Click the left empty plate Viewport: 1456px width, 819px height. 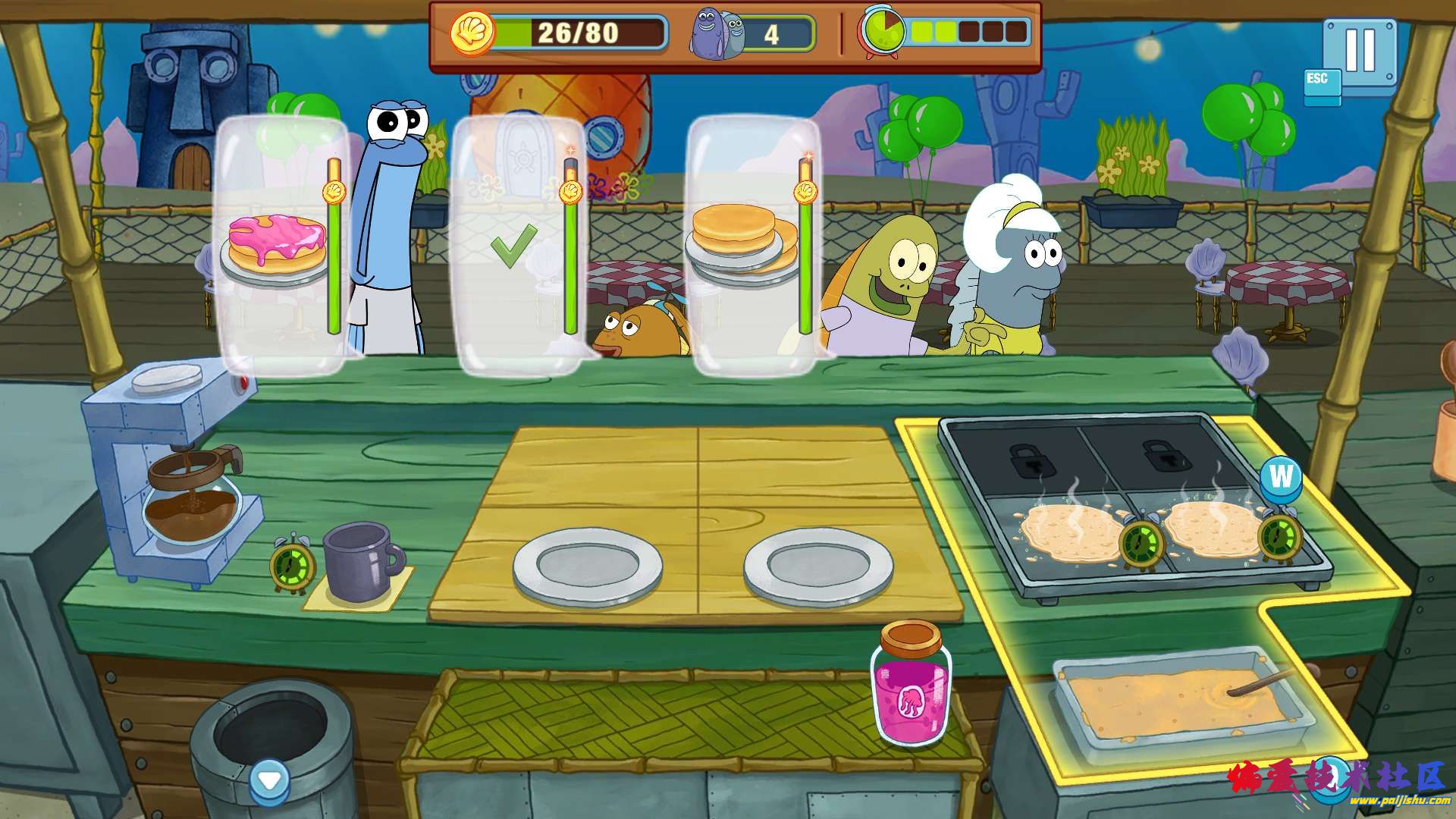click(588, 565)
